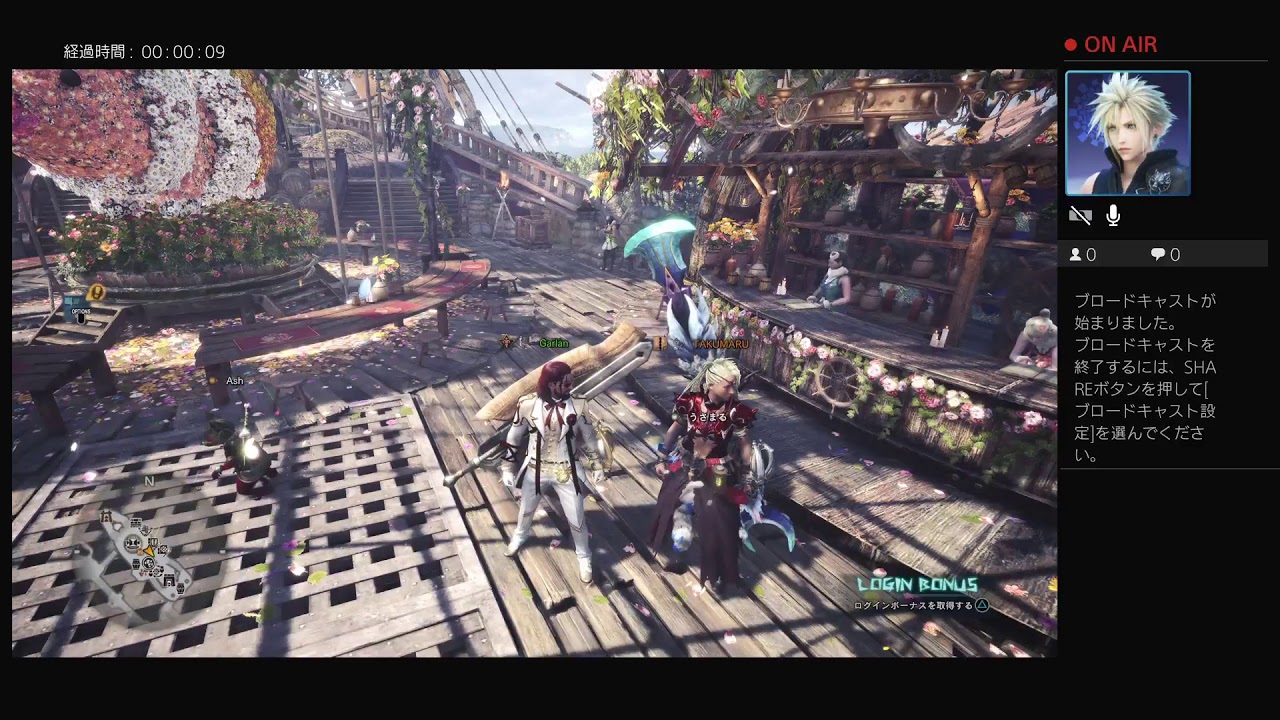Click the resource center icon on the minimap

152,541
